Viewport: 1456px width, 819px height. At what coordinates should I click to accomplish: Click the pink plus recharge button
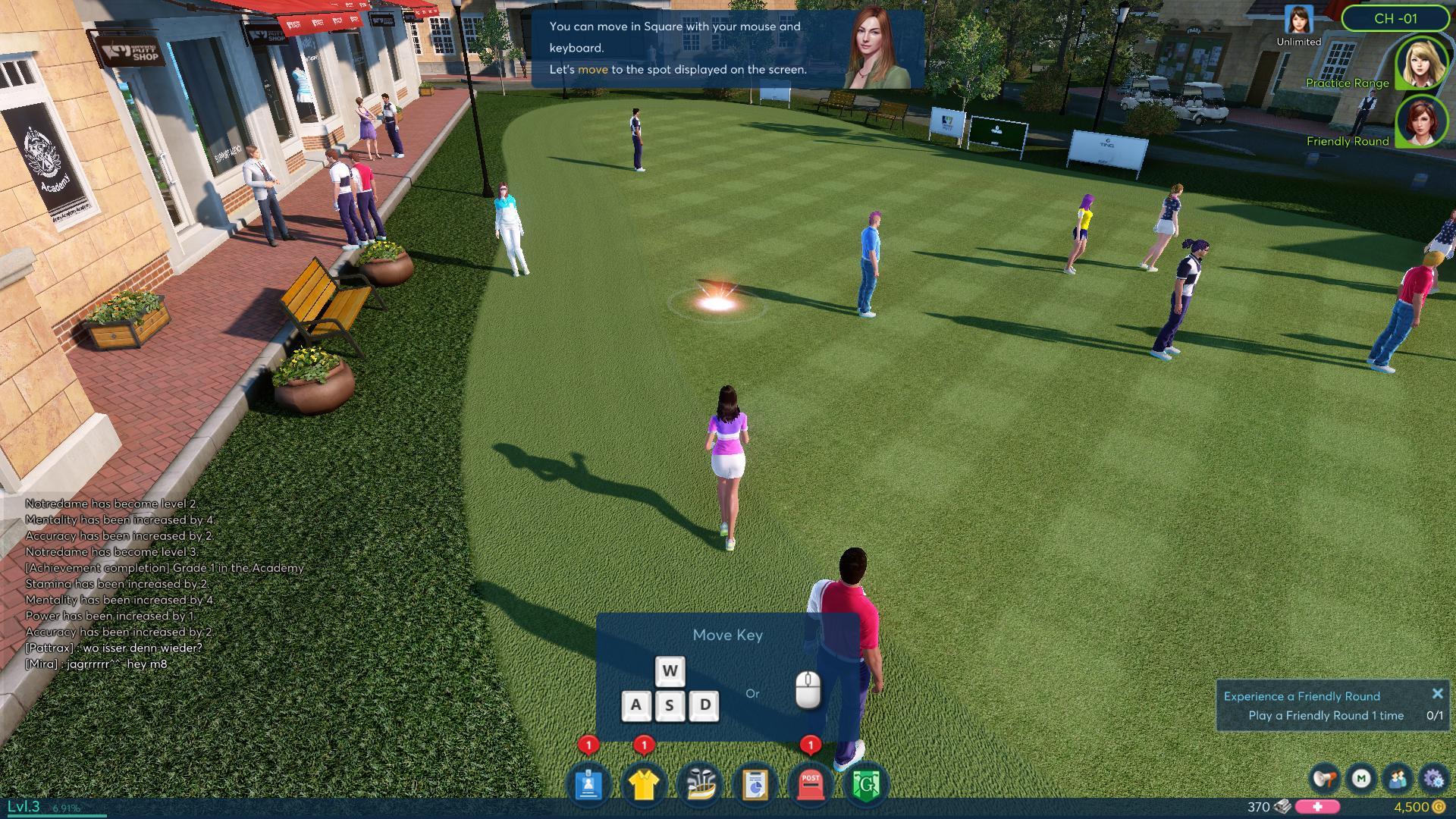pos(1317,807)
